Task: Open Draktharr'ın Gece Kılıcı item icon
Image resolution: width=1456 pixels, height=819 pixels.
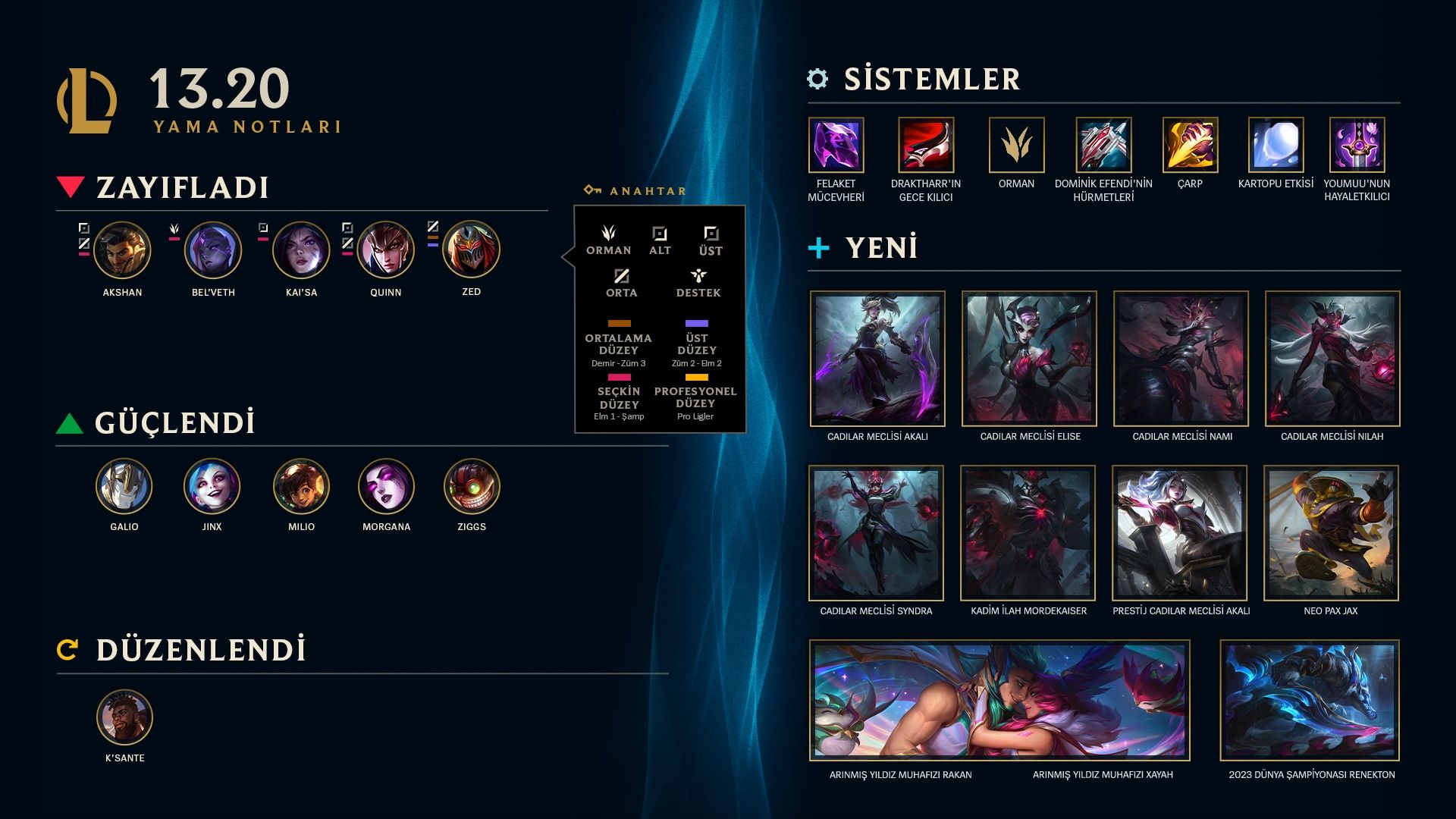Action: [x=926, y=145]
